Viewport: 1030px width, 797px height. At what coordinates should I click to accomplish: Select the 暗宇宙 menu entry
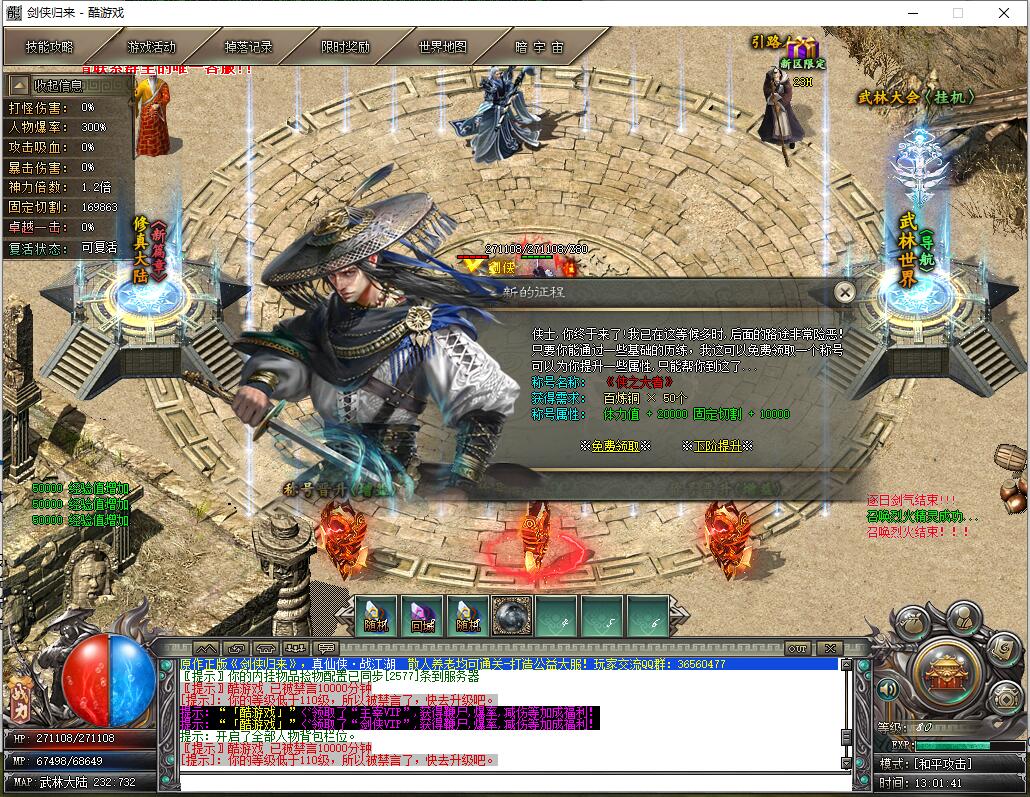pos(539,47)
